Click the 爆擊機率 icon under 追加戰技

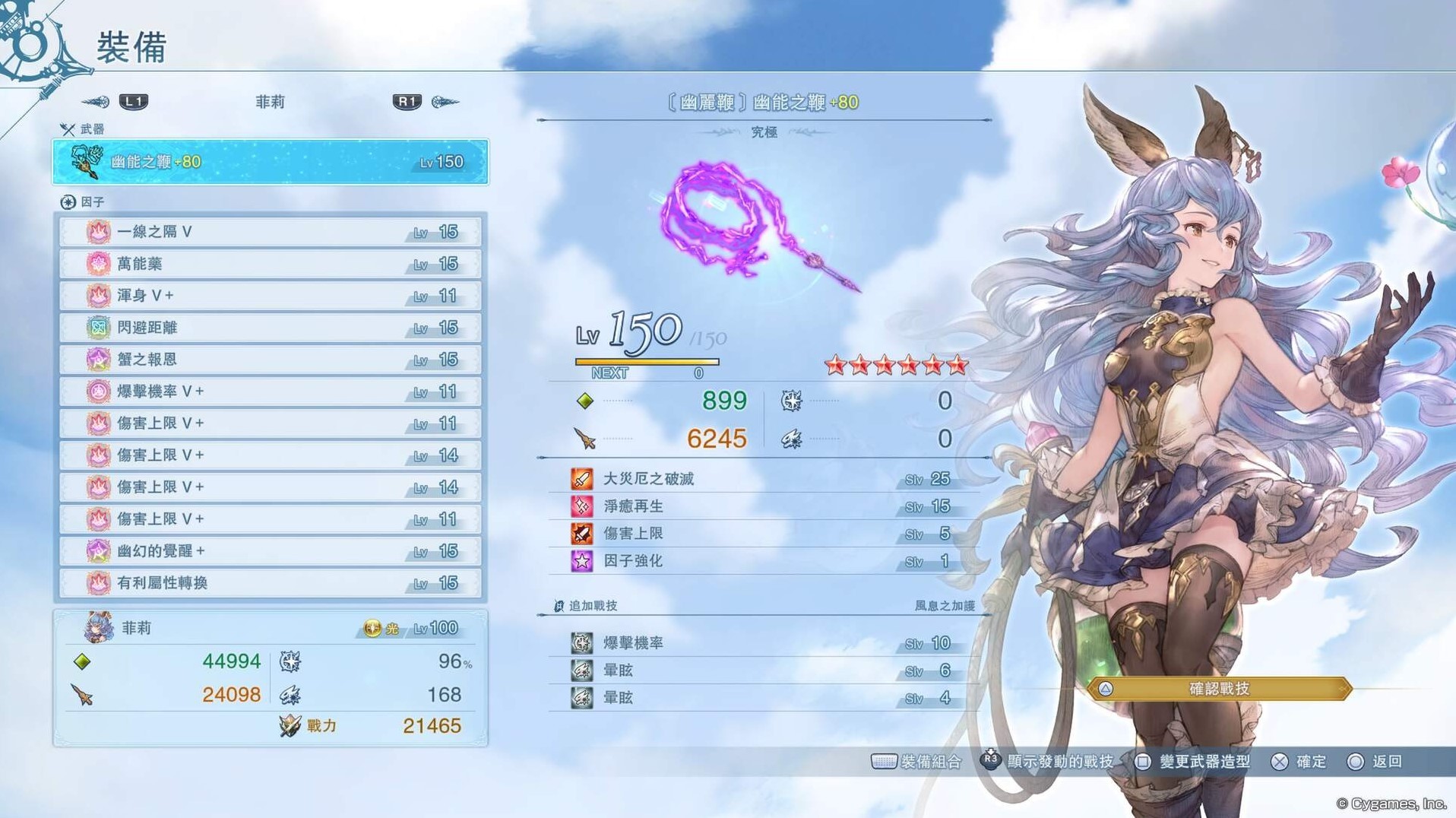click(x=582, y=642)
